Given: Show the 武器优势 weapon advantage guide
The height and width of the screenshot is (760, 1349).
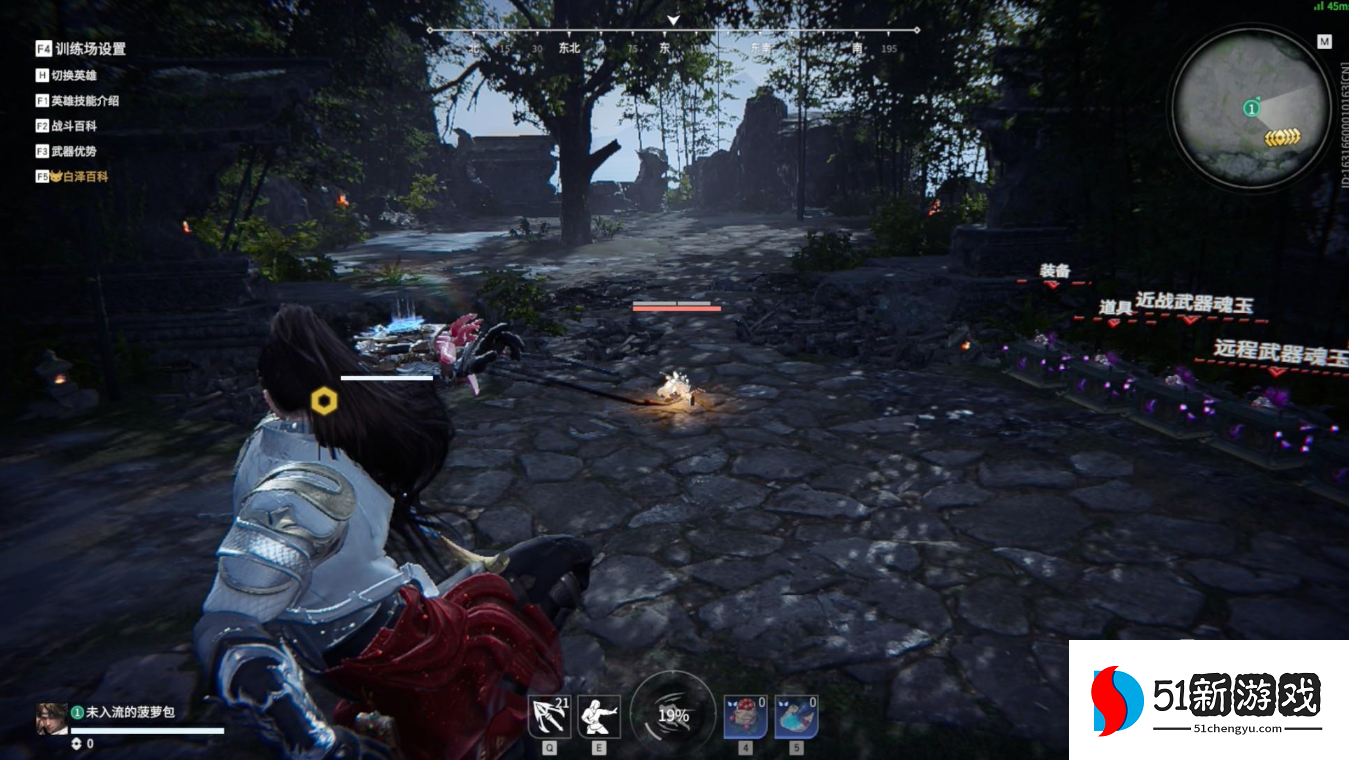Looking at the screenshot, I should coord(74,151).
